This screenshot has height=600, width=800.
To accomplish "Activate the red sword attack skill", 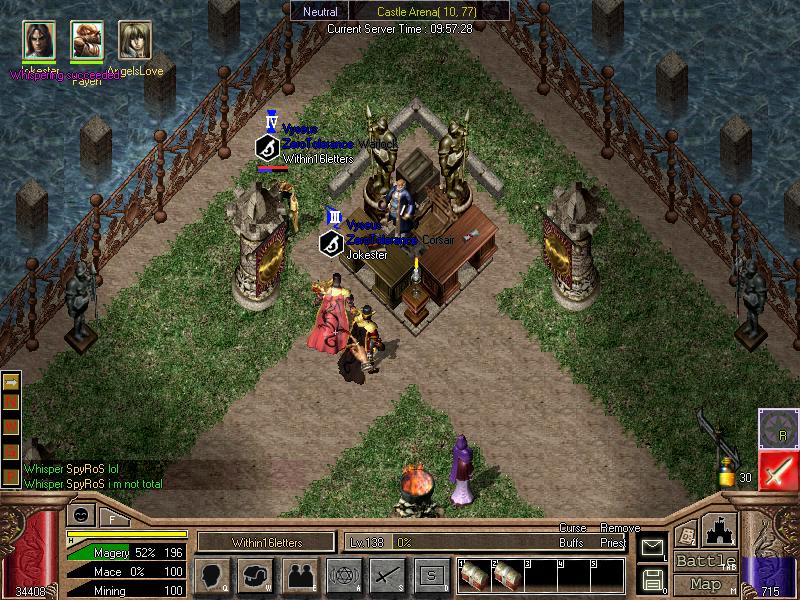I will (777, 470).
